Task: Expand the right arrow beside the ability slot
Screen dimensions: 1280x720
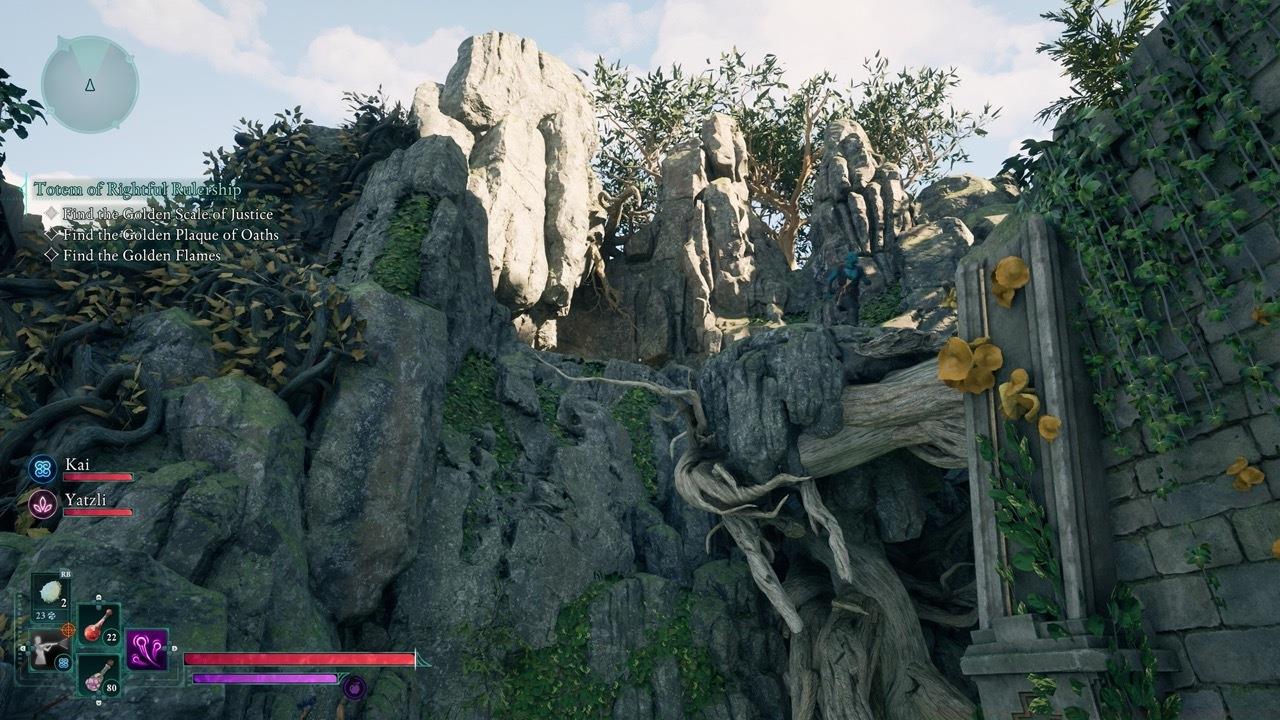Action: point(174,648)
